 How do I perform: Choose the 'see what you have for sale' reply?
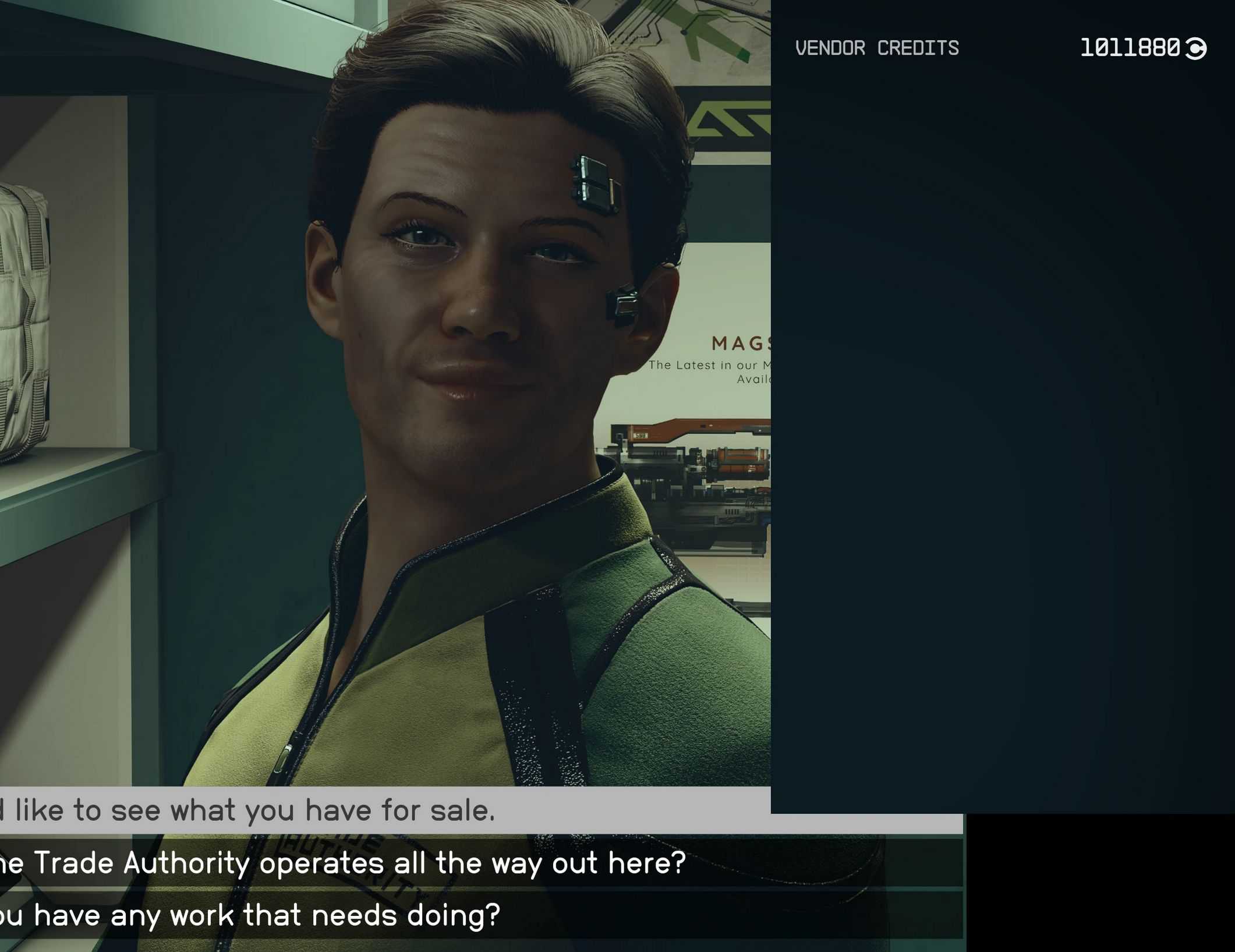click(x=250, y=810)
